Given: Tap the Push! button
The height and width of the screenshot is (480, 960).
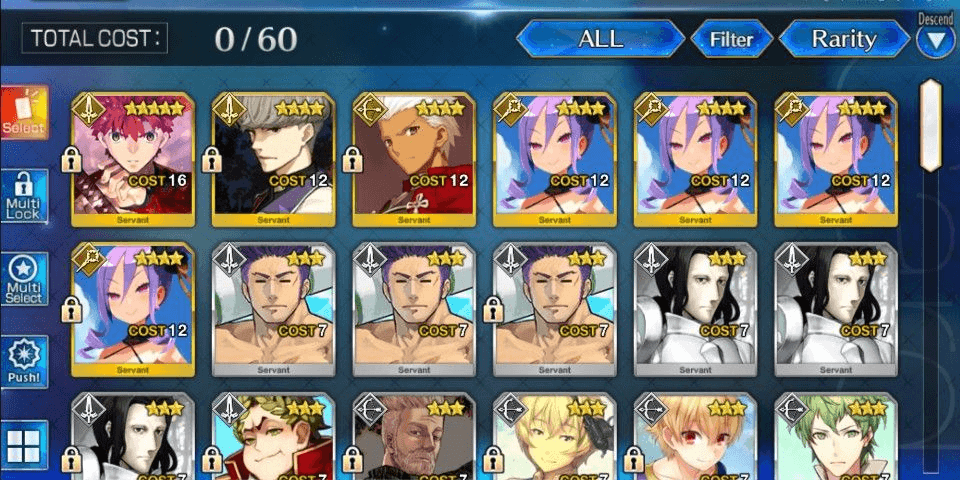Looking at the screenshot, I should click(x=25, y=362).
